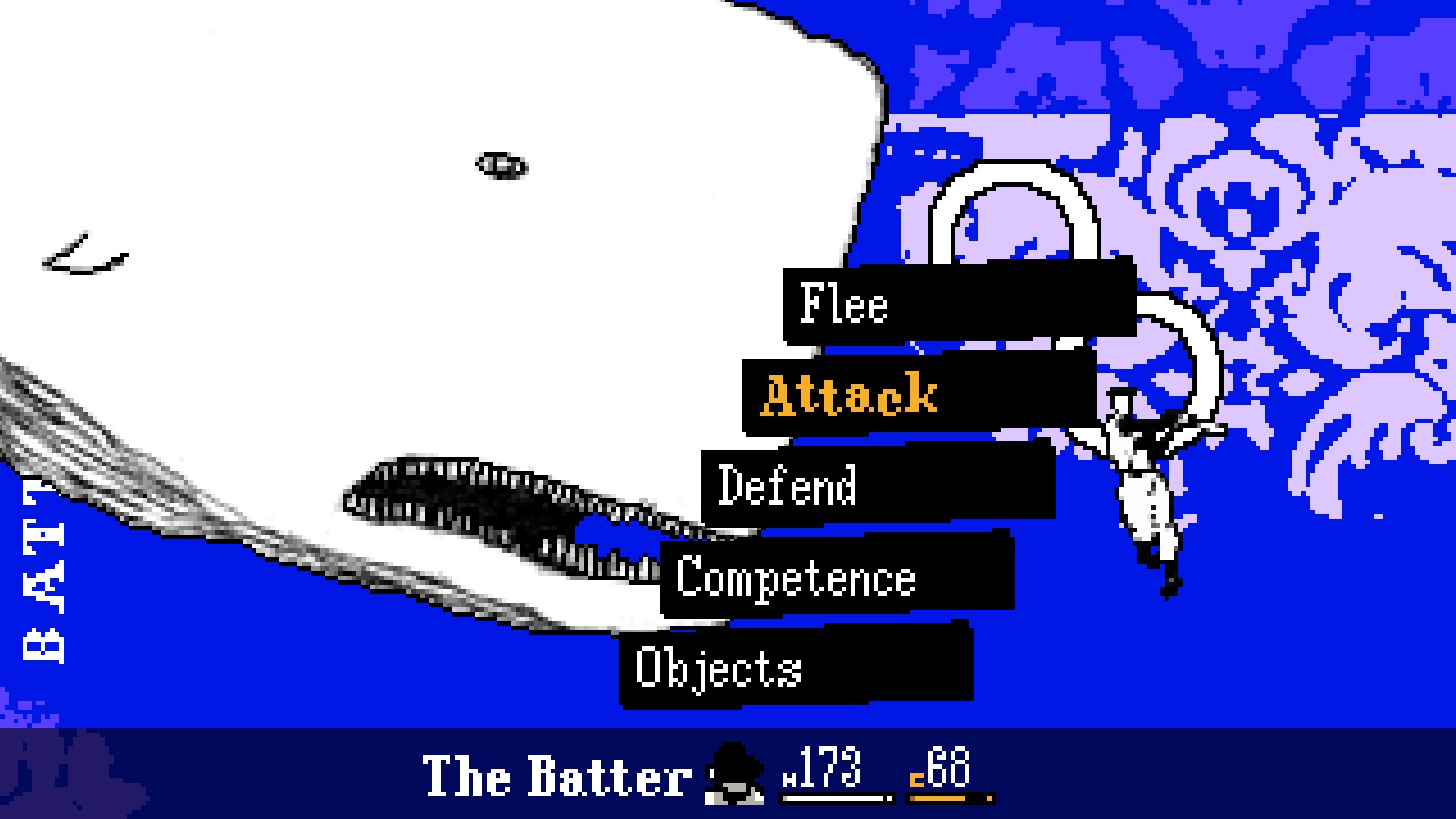1456x819 pixels.
Task: Click the giant whale enemy sprite
Action: 379,303
